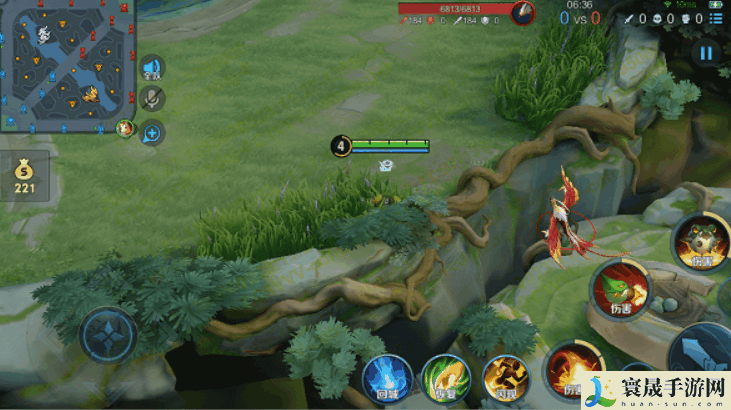731x410 pixels.
Task: Cast the Flash summoner spell
Action: click(504, 378)
